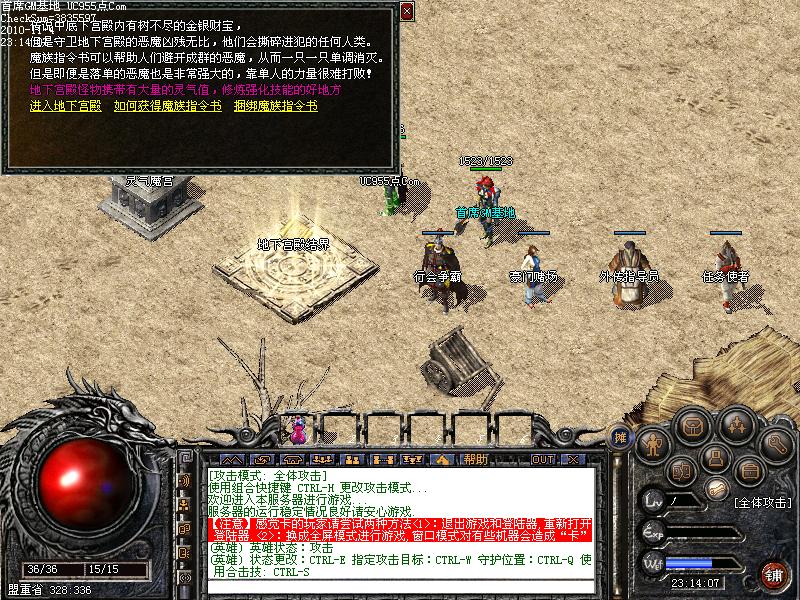Select the 如何获得魔族指令书 dialogue link
Screen dimensions: 800x600
(x=167, y=105)
